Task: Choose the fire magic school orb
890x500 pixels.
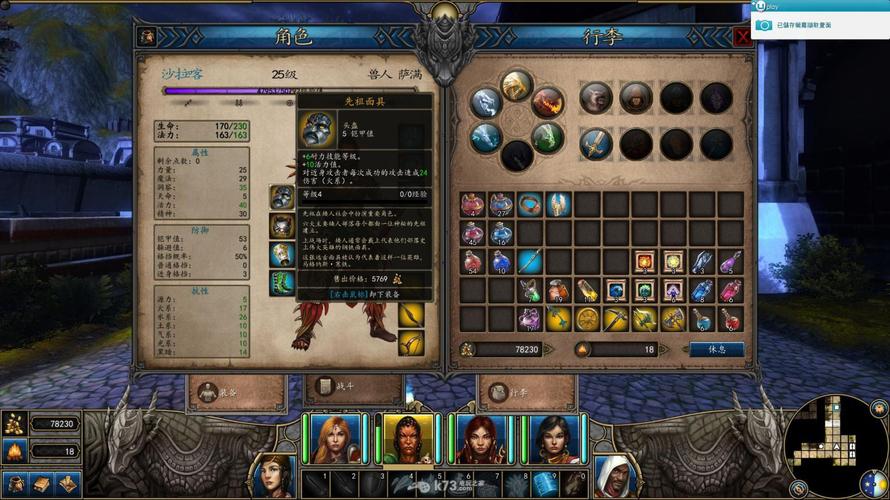Action: [x=548, y=102]
